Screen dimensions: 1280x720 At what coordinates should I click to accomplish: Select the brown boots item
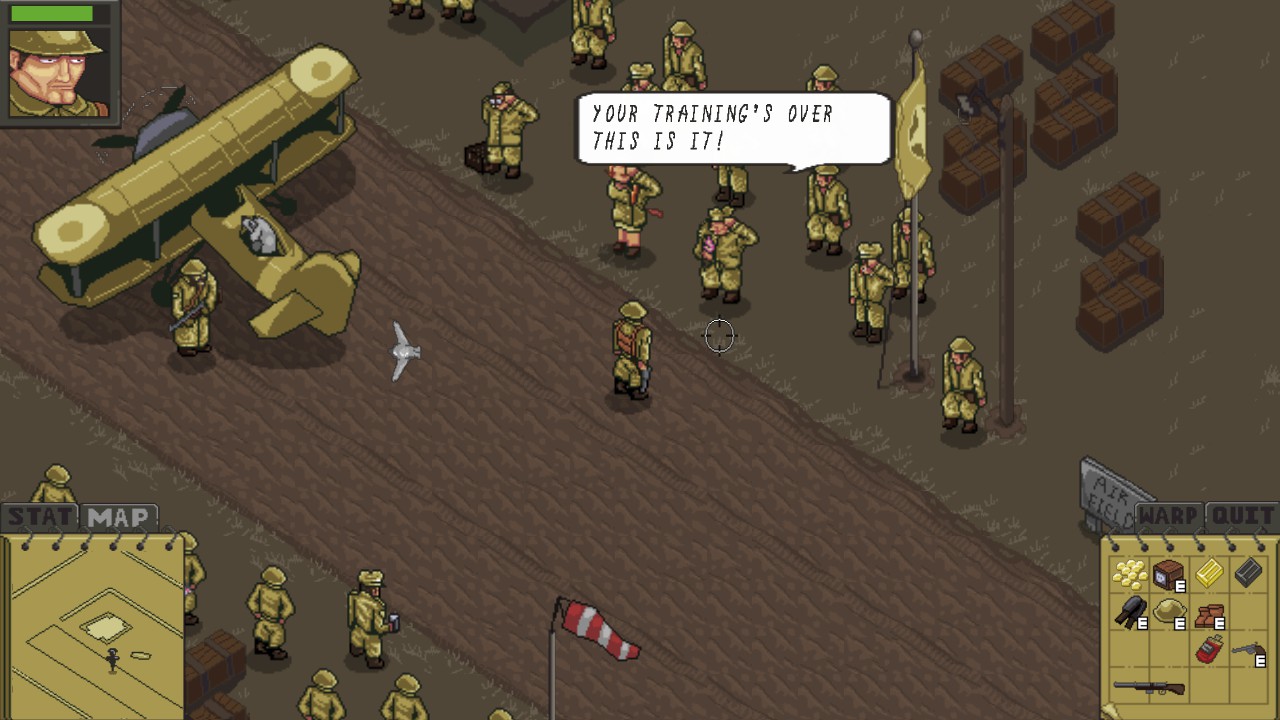tap(1210, 614)
